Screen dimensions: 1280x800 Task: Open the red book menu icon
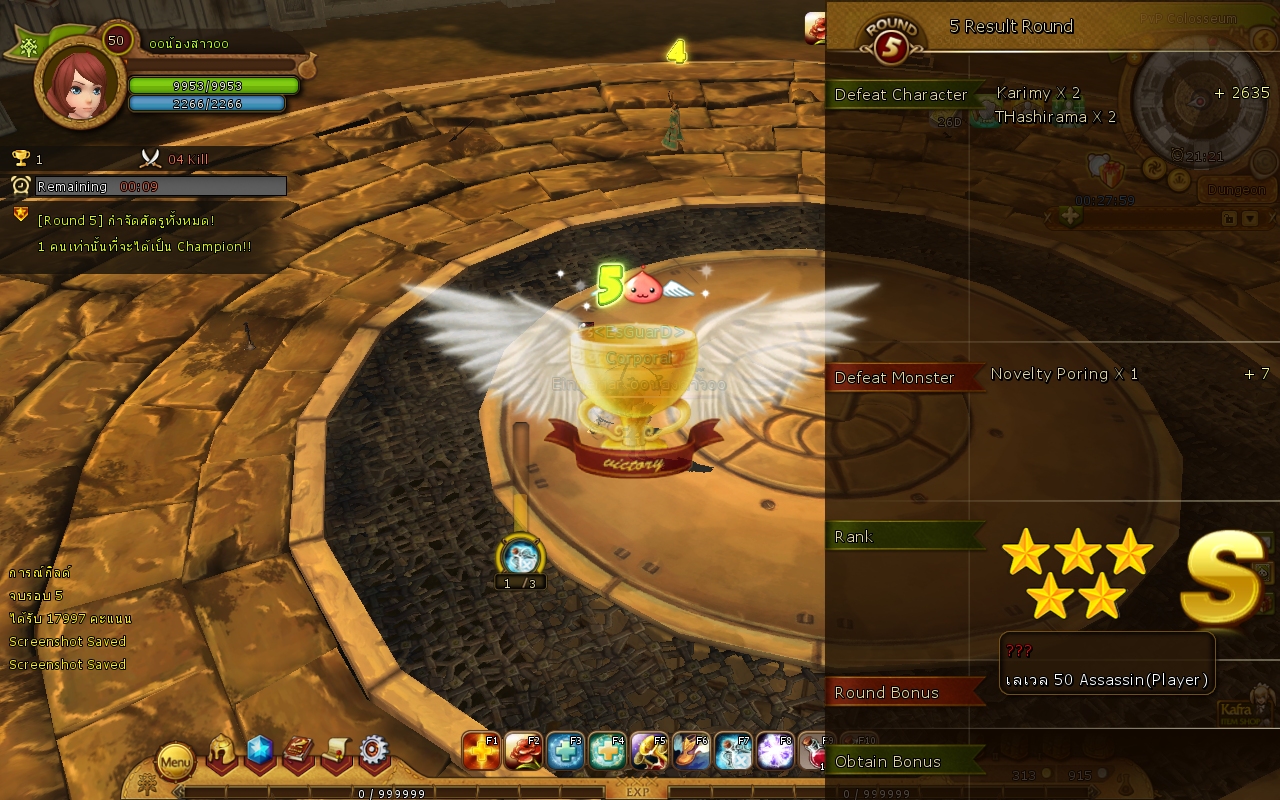click(298, 752)
